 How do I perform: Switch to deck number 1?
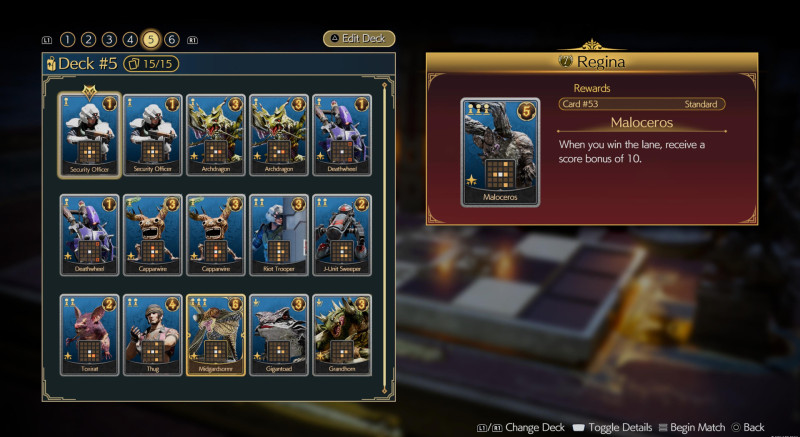click(x=67, y=40)
